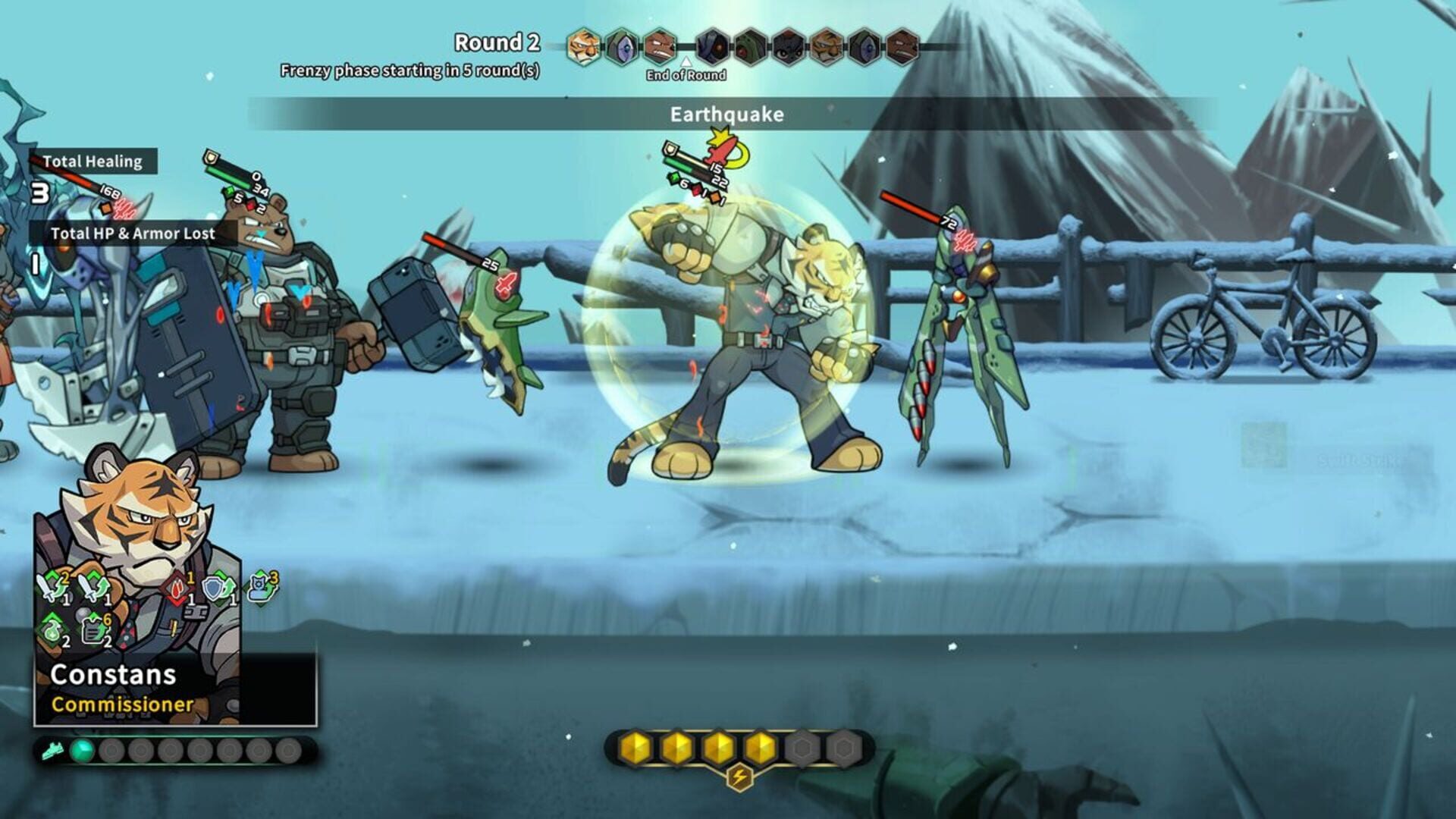Click the purple masked portrait after End of Round
This screenshot has height=819, width=1456.
pos(714,45)
